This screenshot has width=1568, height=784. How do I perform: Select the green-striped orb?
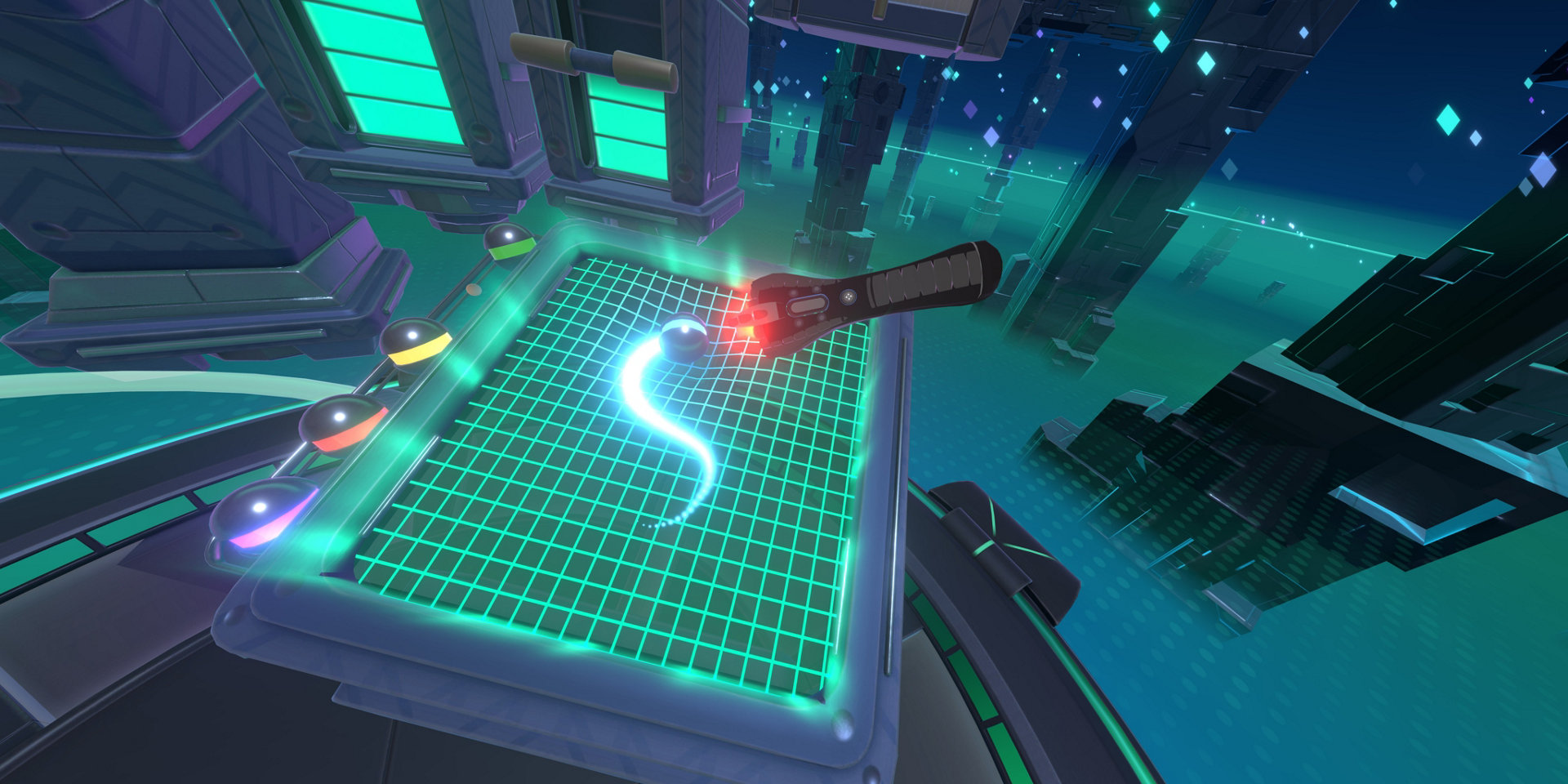(x=509, y=240)
